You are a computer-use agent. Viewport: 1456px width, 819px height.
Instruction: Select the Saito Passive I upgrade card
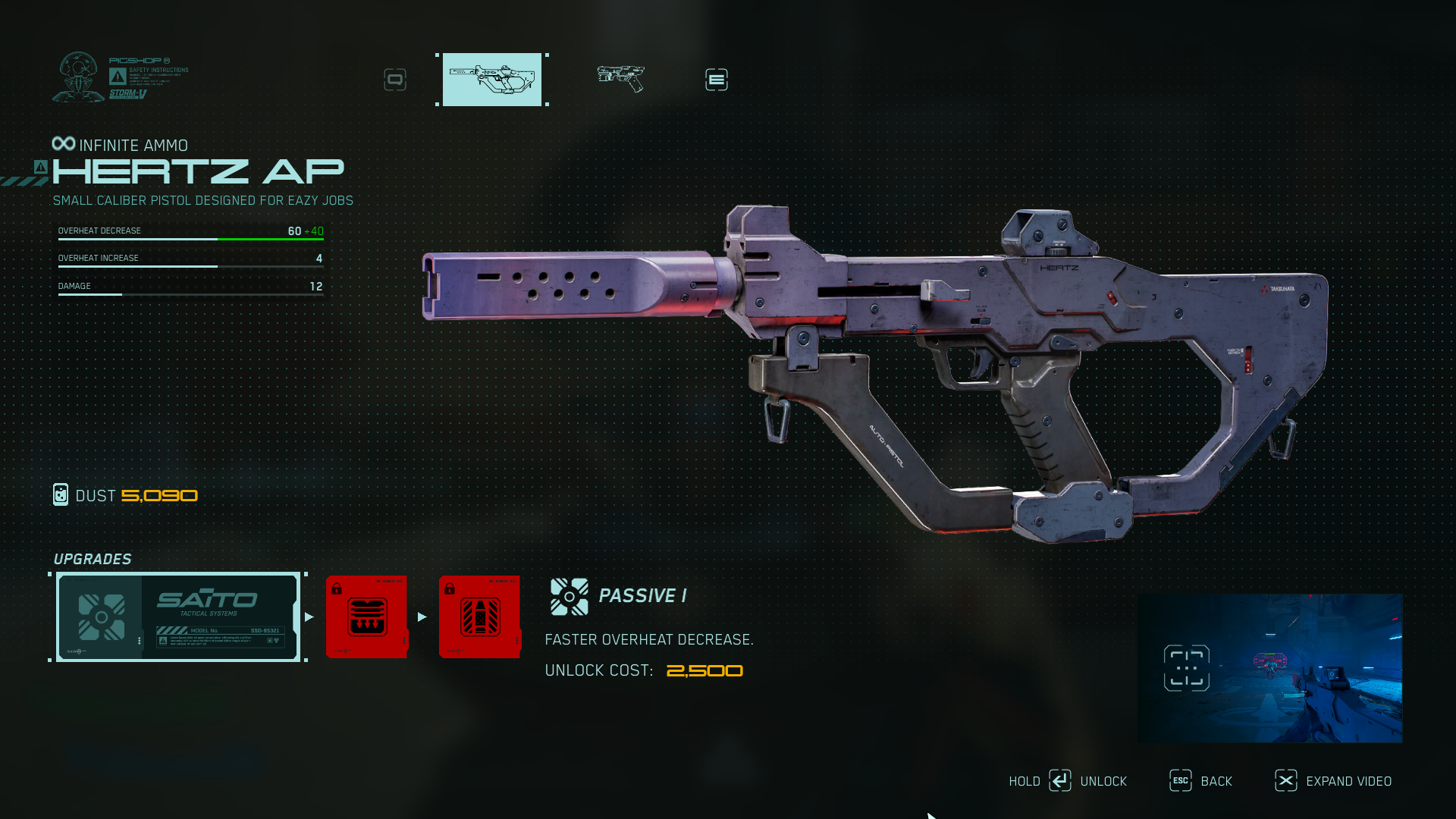coord(178,617)
